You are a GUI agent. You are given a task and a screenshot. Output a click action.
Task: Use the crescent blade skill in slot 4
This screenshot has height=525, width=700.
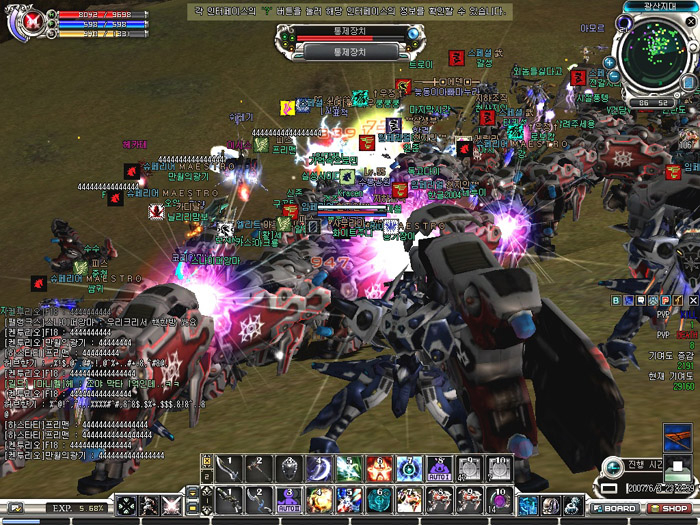point(321,468)
